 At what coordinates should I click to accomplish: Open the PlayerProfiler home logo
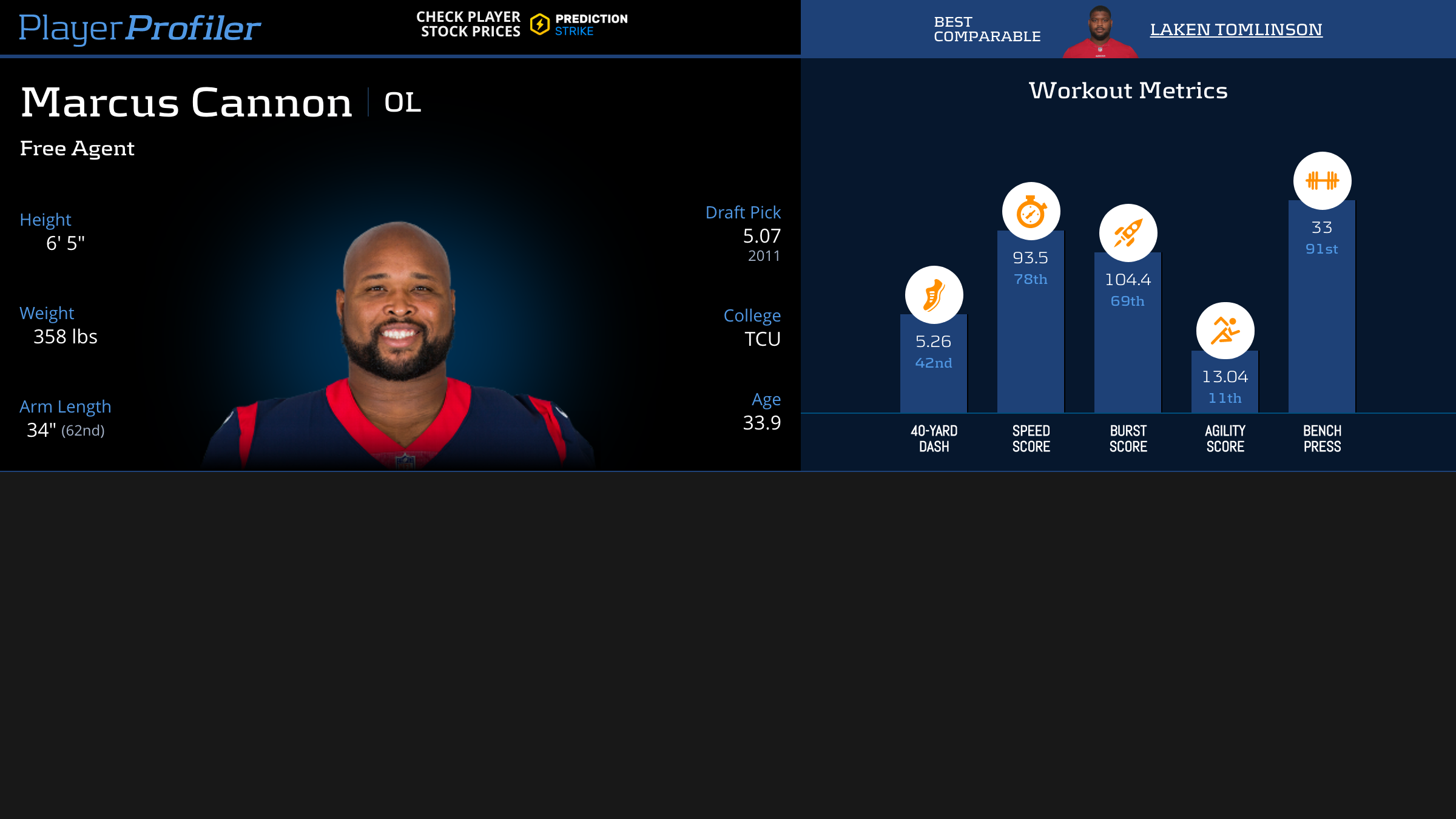coord(140,28)
